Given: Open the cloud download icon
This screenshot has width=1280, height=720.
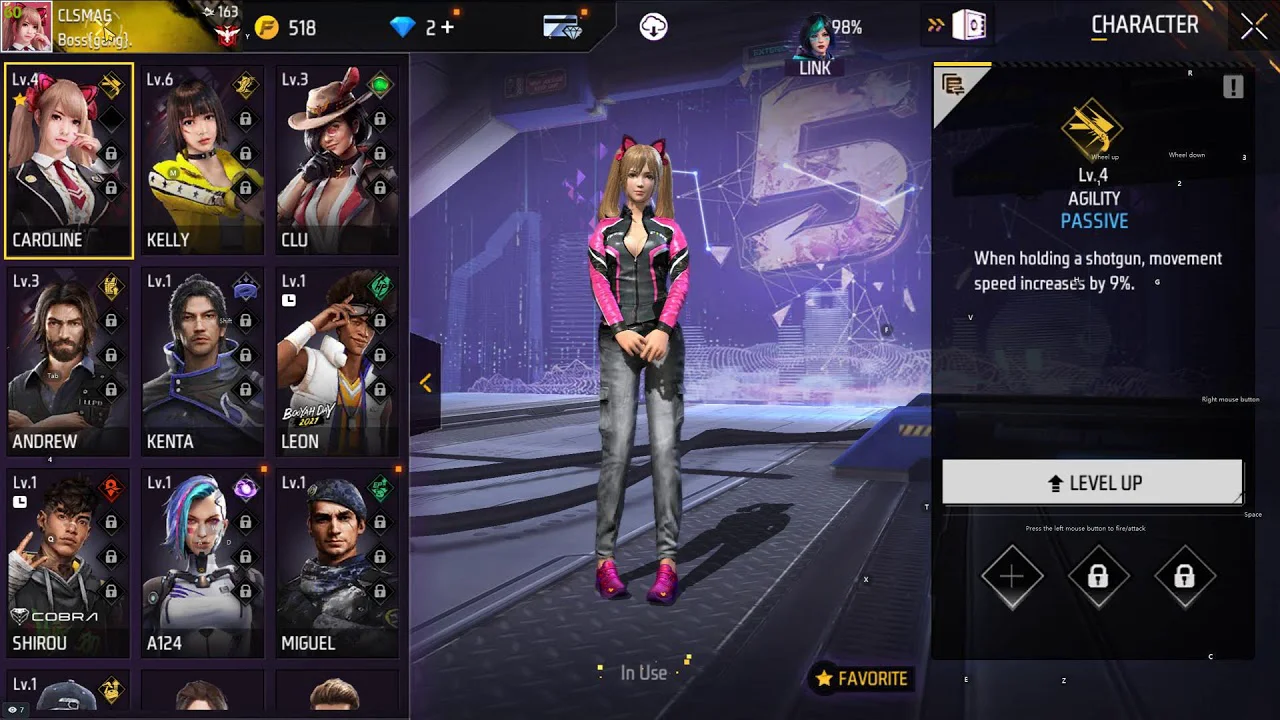Looking at the screenshot, I should click(654, 27).
